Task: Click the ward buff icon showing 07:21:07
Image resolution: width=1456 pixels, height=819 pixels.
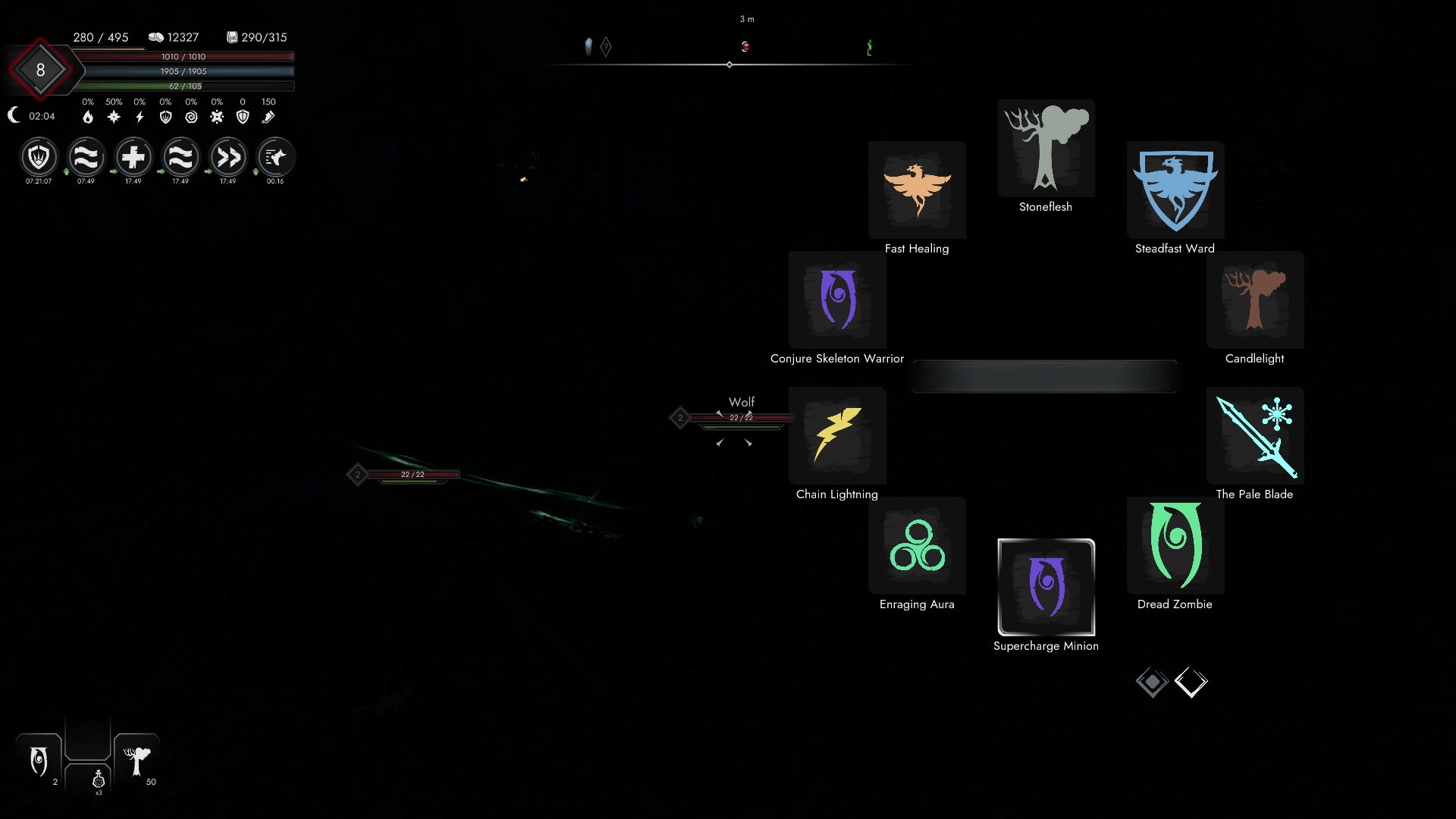Action: pyautogui.click(x=39, y=158)
